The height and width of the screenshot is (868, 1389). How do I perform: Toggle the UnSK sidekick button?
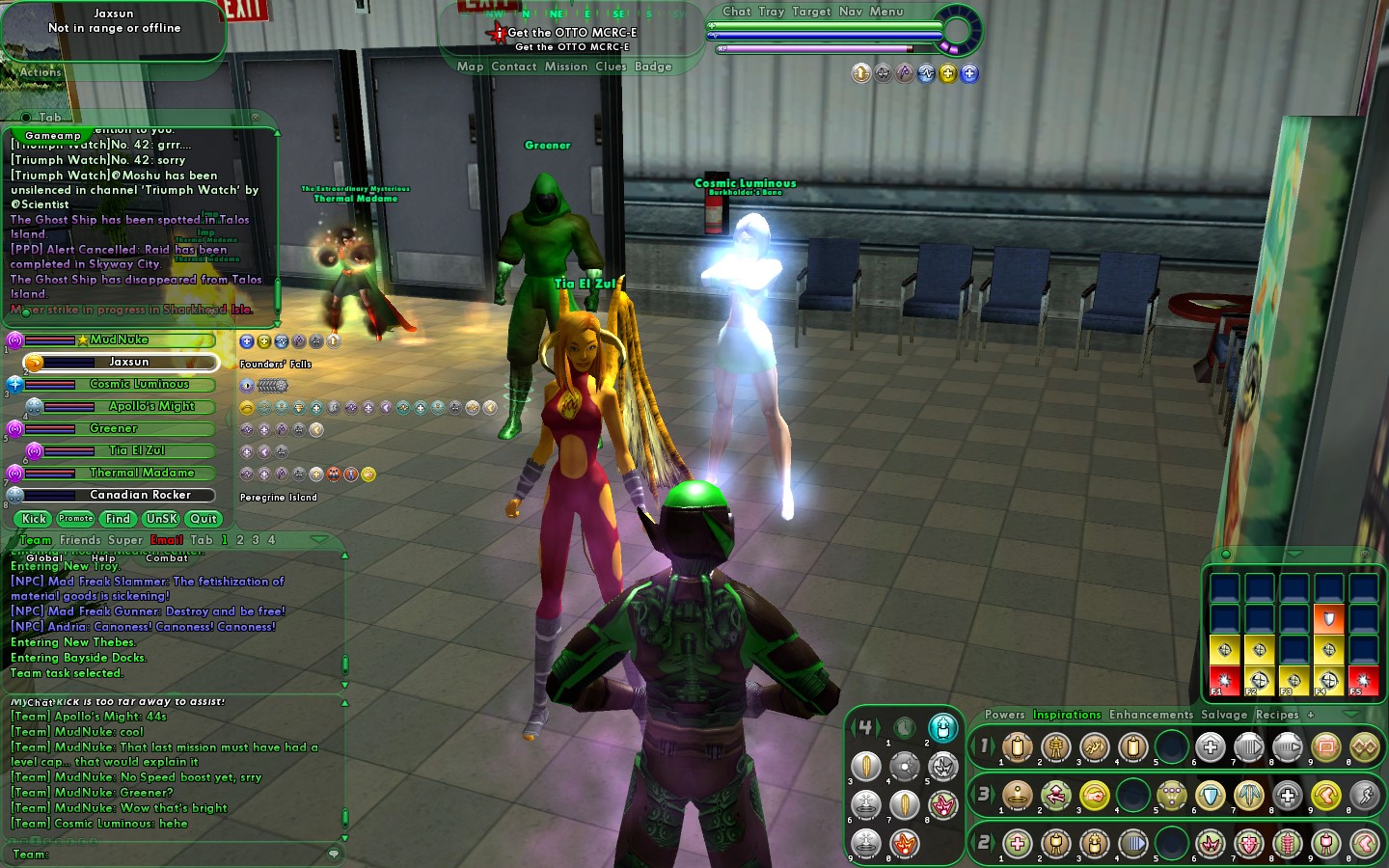[x=161, y=519]
